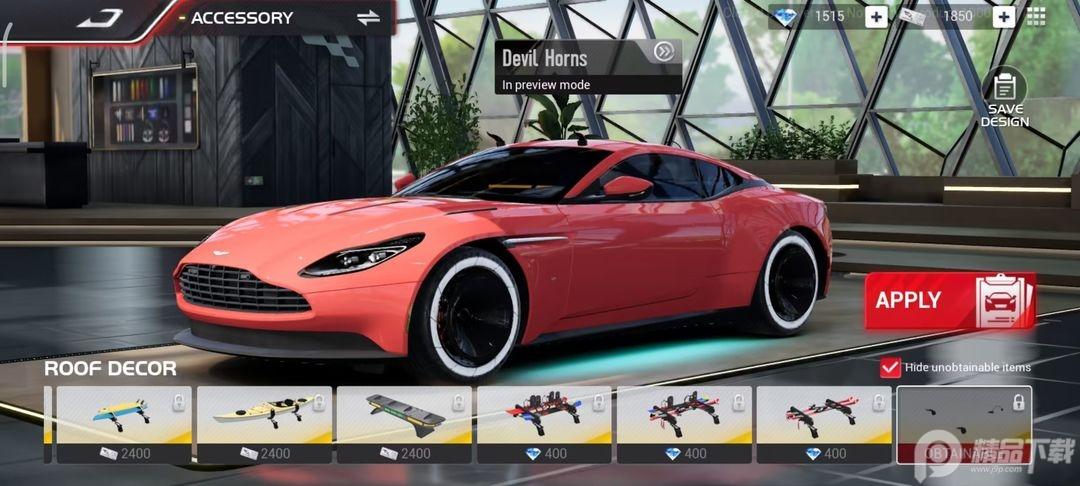Toggle the Hide unobtainable items checkbox
The width and height of the screenshot is (1080, 486).
tap(890, 367)
